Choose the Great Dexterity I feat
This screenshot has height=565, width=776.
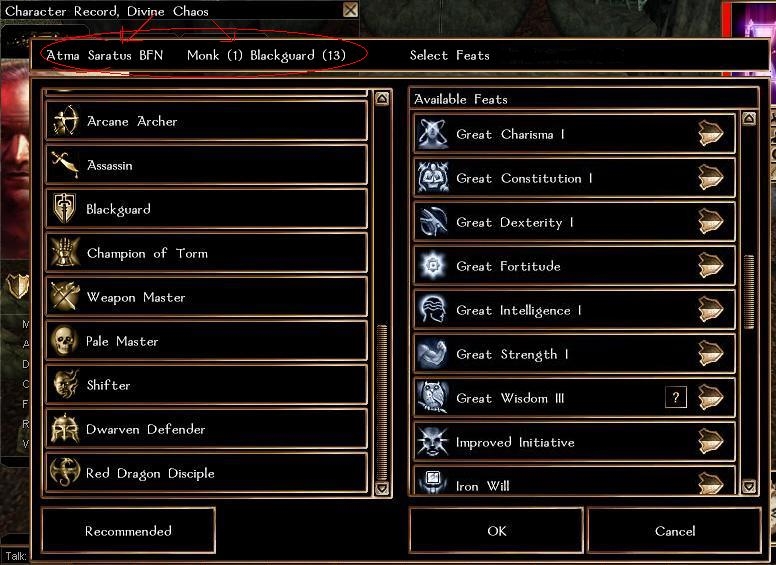tap(710, 223)
